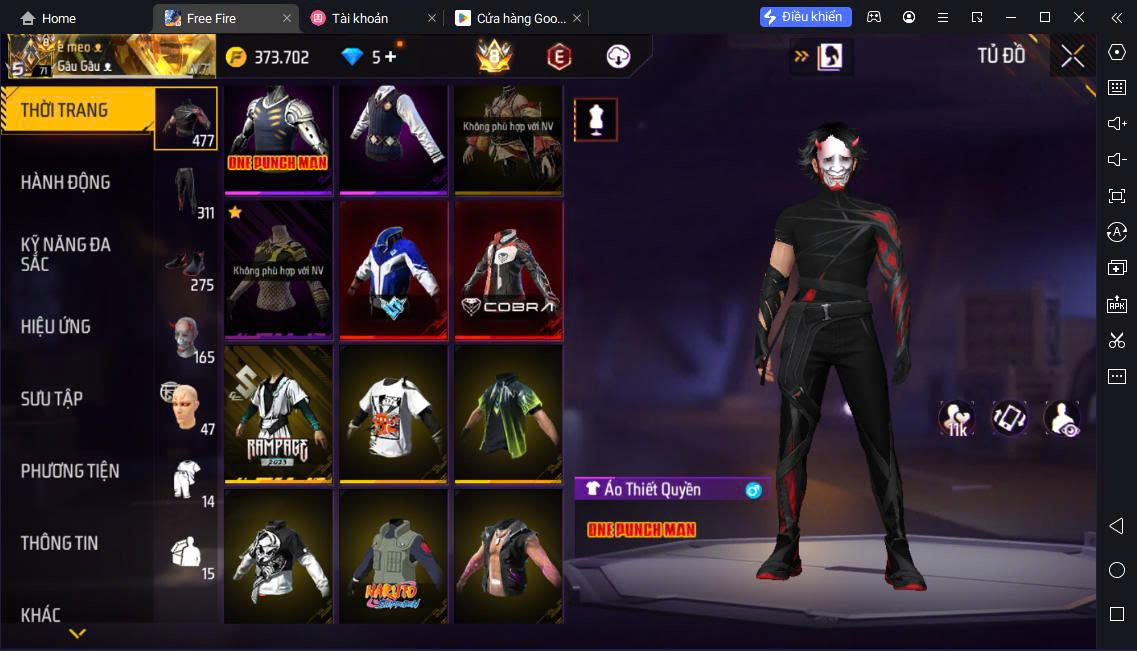Equip the Rampage 2023 white jacket
Image resolution: width=1137 pixels, height=651 pixels.
click(x=278, y=414)
